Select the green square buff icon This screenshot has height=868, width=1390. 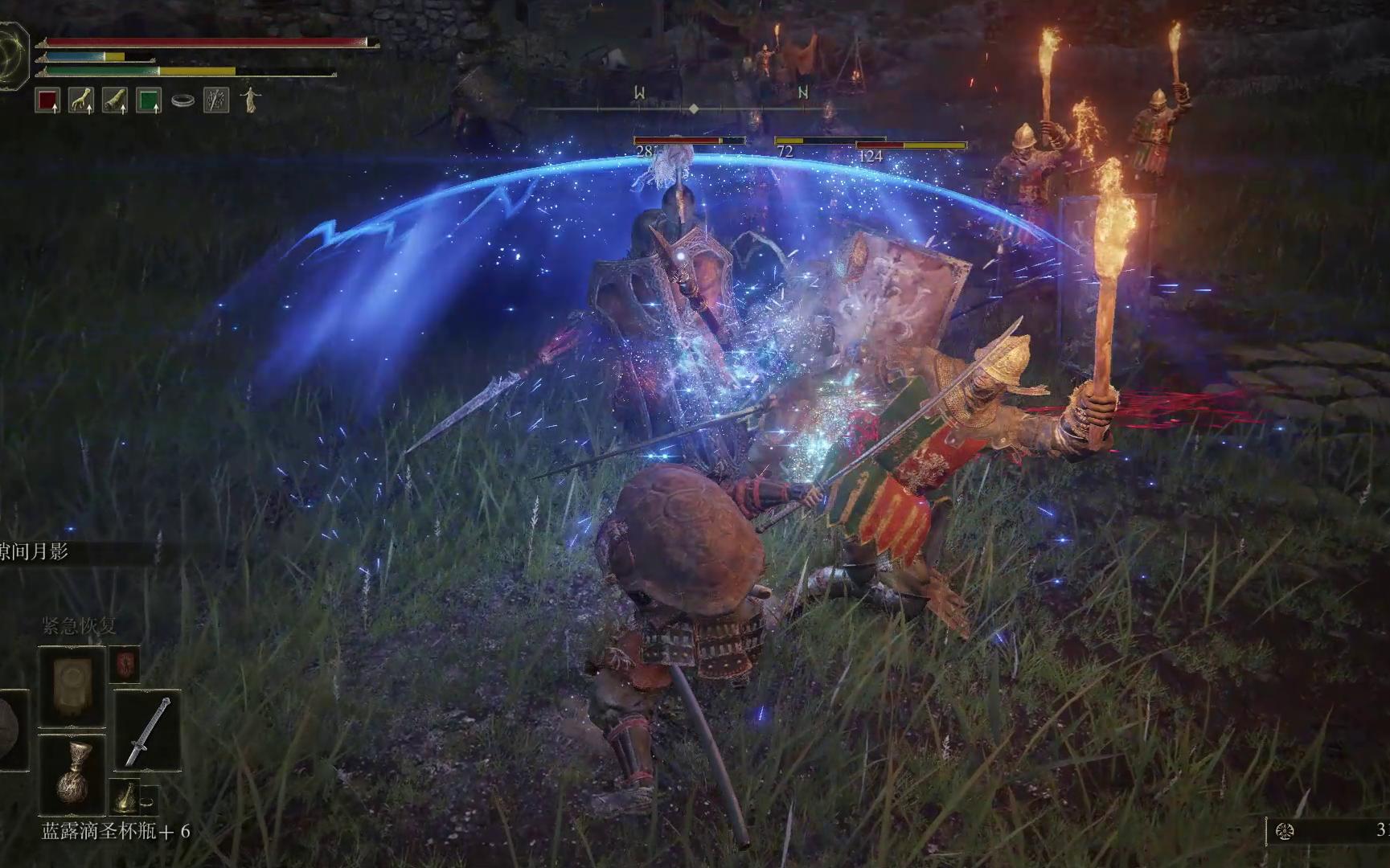tap(149, 100)
